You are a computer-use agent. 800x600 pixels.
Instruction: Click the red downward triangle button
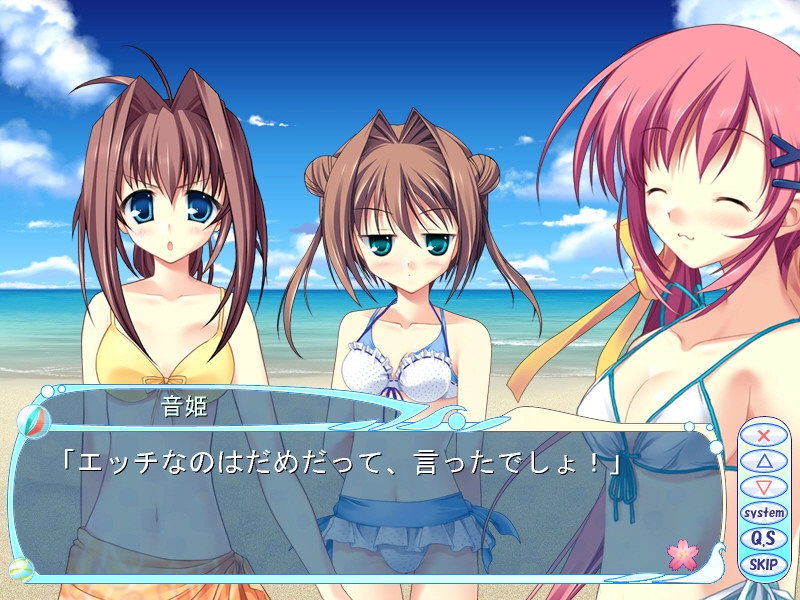point(764,487)
